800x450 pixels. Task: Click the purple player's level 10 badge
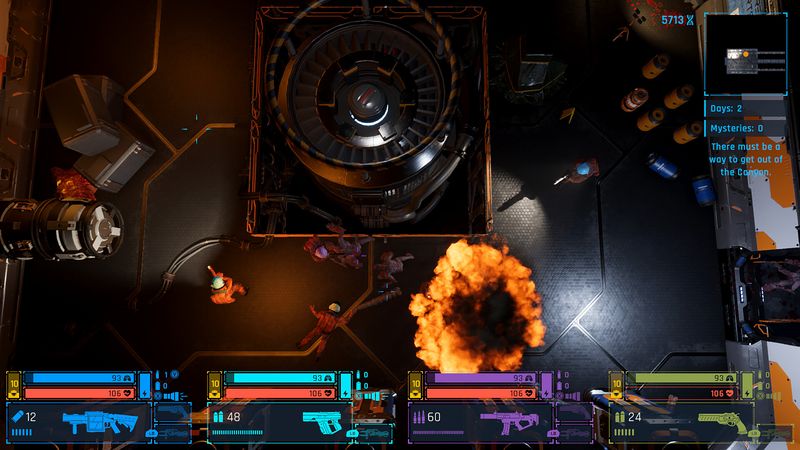[416, 385]
